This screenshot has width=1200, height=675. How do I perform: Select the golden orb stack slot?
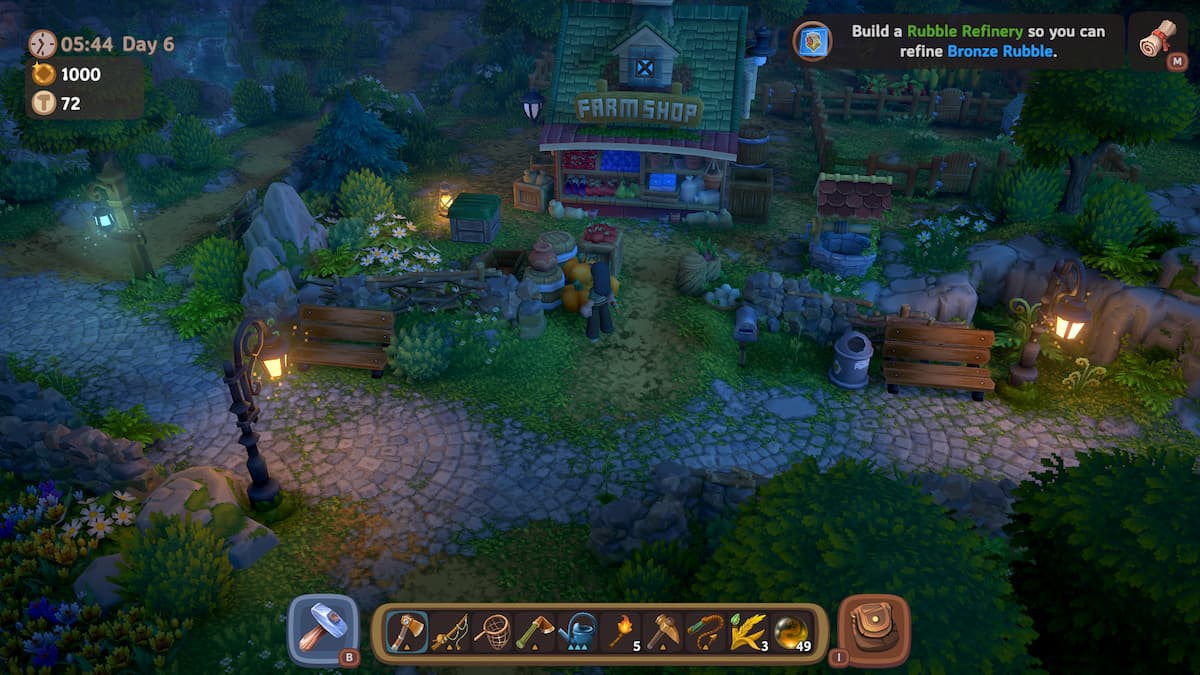coord(792,632)
